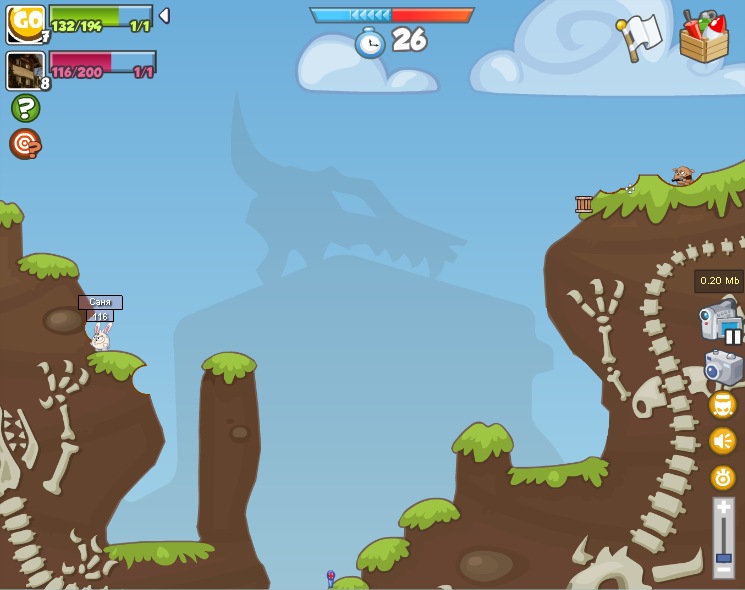Viewport: 745px width, 590px height.
Task: Zoom out with the minus button
Action: 723,571
